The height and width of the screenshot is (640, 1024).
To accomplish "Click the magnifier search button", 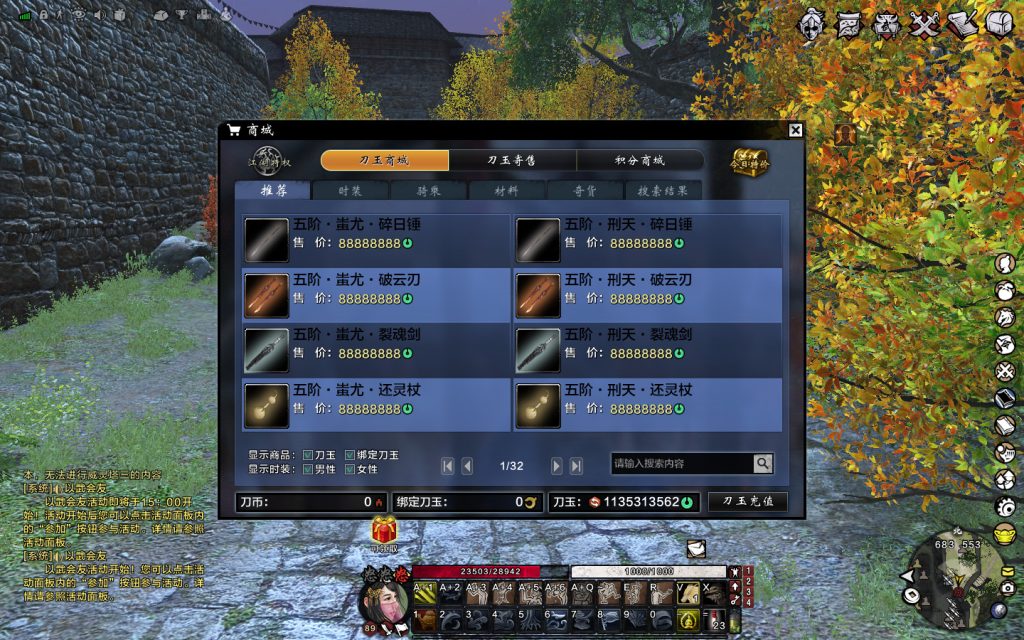I will (763, 463).
